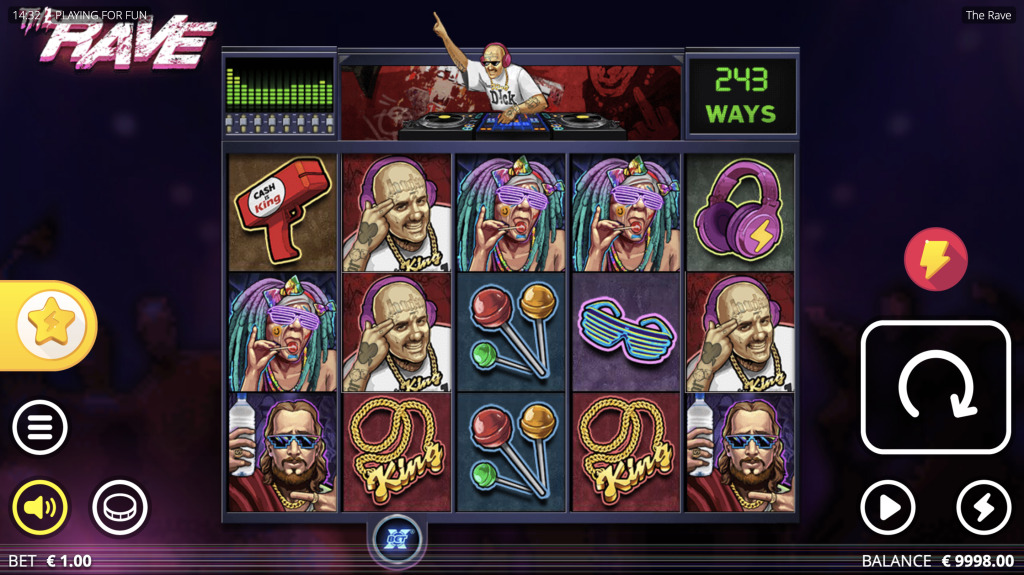Viewport: 1024px width, 575px height.
Task: Activate the white lightning turbo spin button
Action: [x=983, y=508]
